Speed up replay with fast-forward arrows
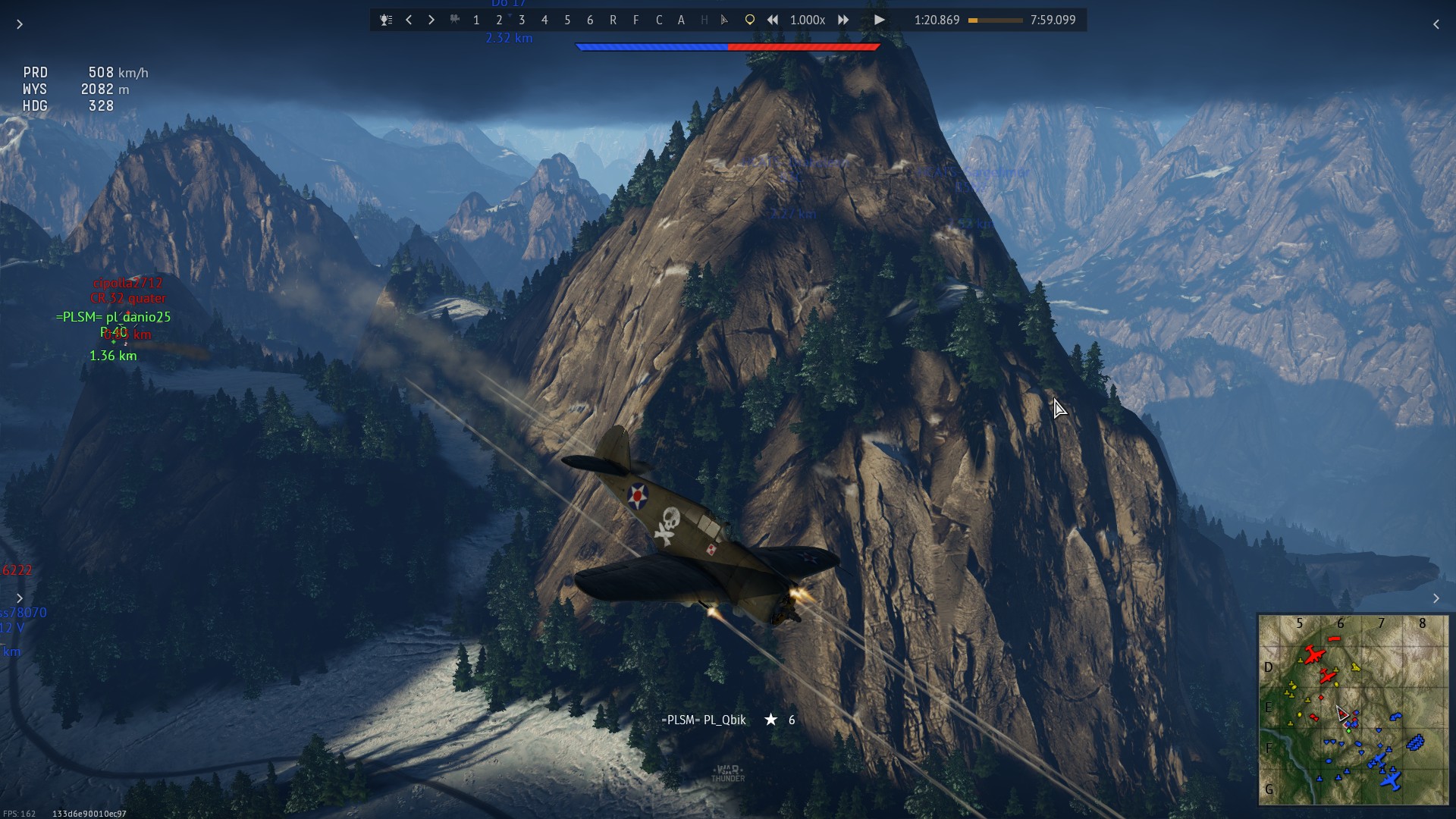The image size is (1456, 819). (843, 20)
